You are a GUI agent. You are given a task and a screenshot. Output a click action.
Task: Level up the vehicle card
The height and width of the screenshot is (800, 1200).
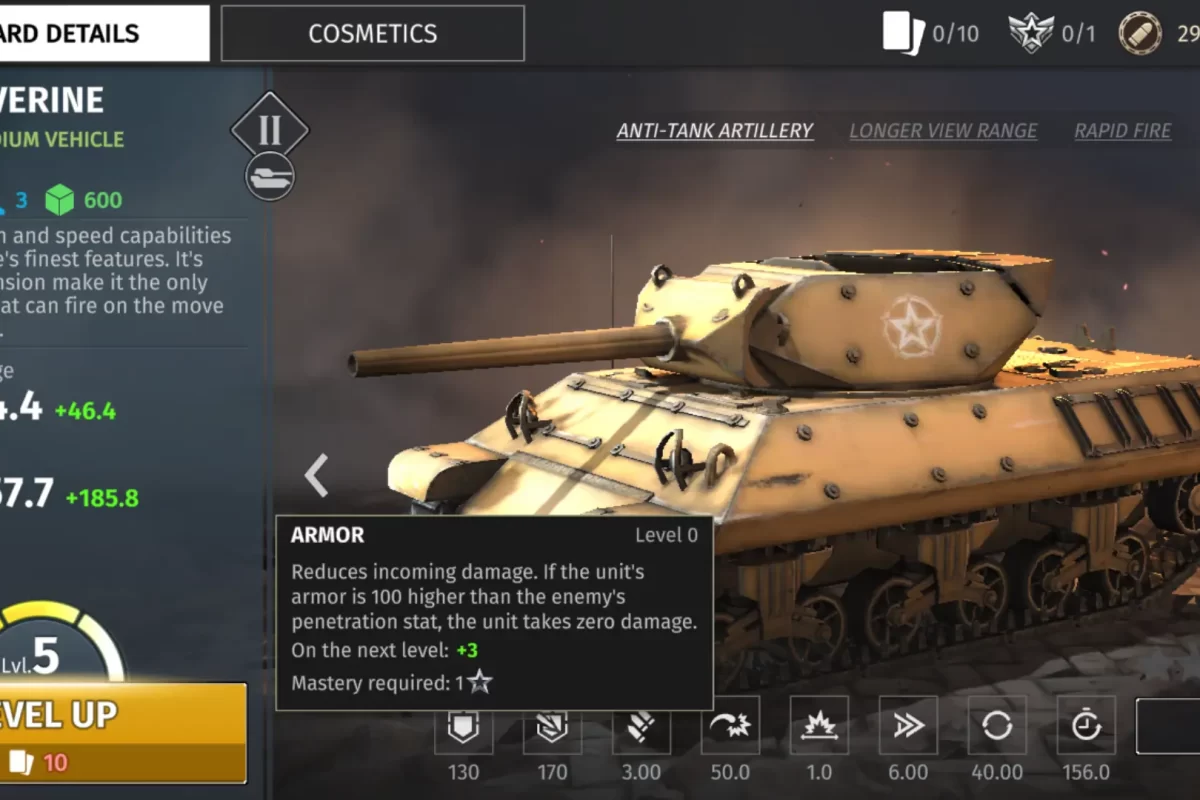(120, 732)
